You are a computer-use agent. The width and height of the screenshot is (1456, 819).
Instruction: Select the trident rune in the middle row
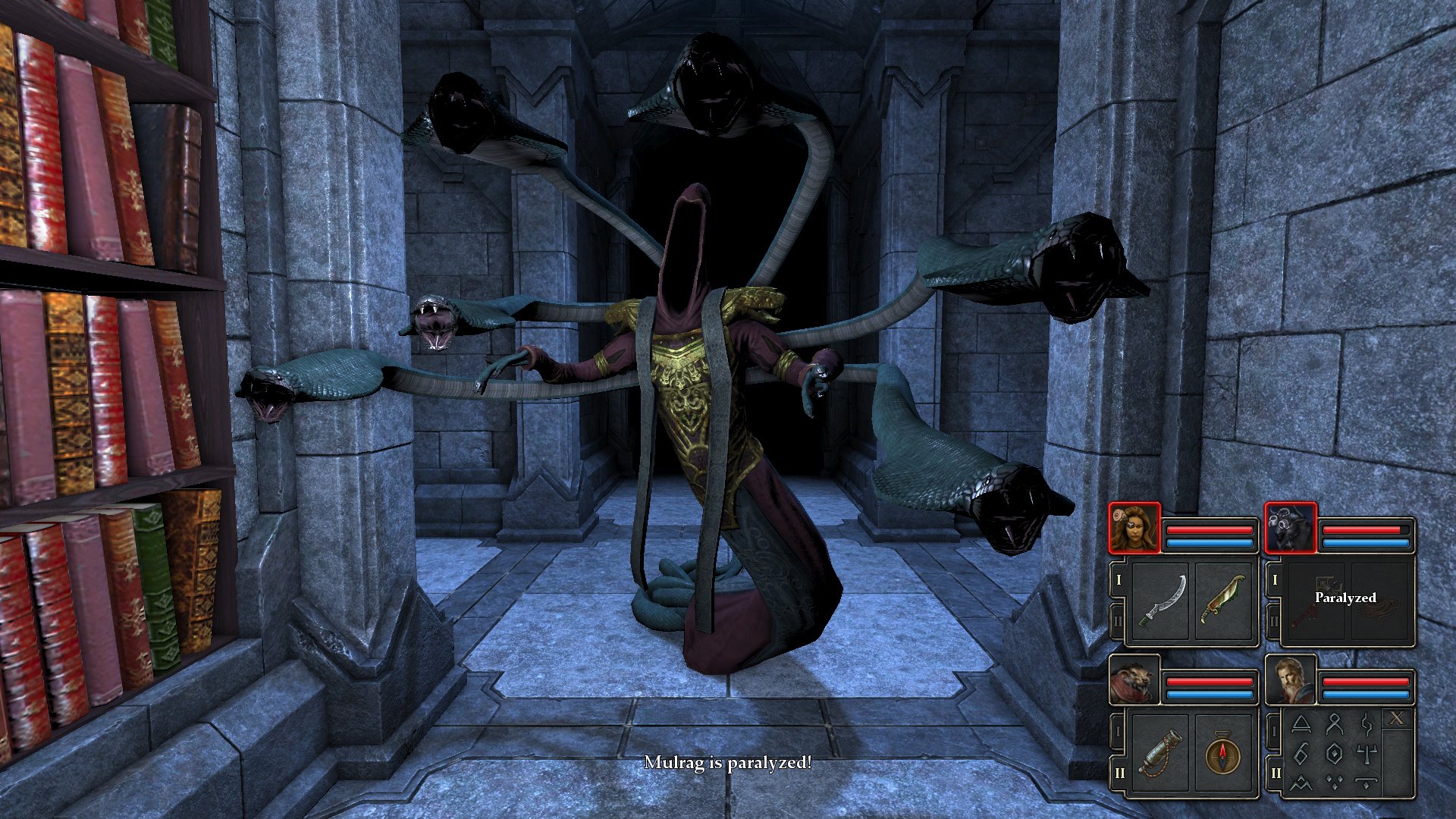(1367, 754)
